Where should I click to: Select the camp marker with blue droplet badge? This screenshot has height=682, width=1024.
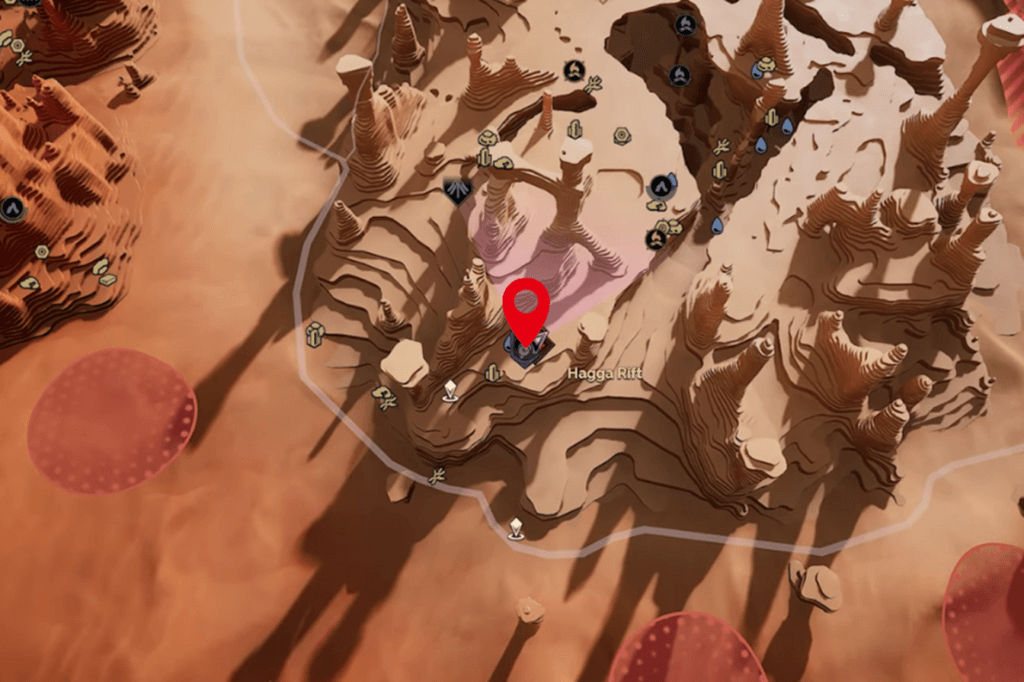(x=661, y=186)
